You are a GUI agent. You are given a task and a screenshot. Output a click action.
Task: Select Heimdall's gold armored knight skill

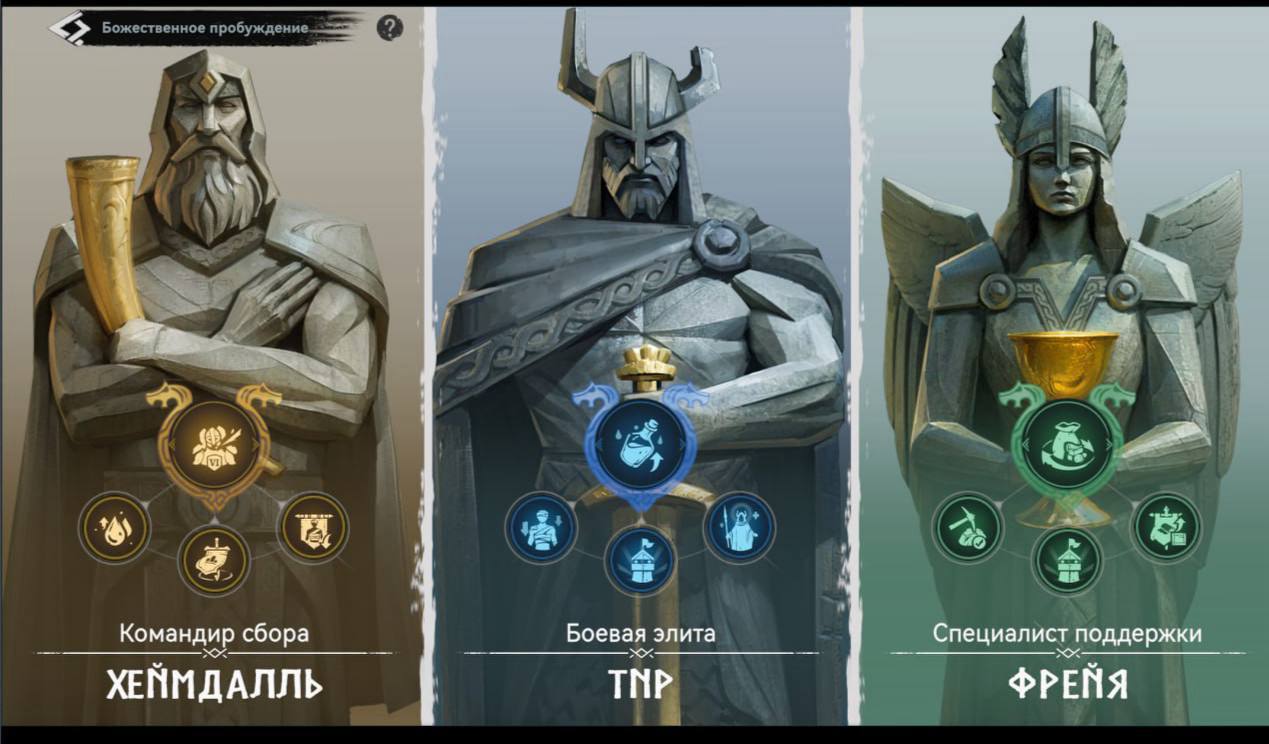210,440
